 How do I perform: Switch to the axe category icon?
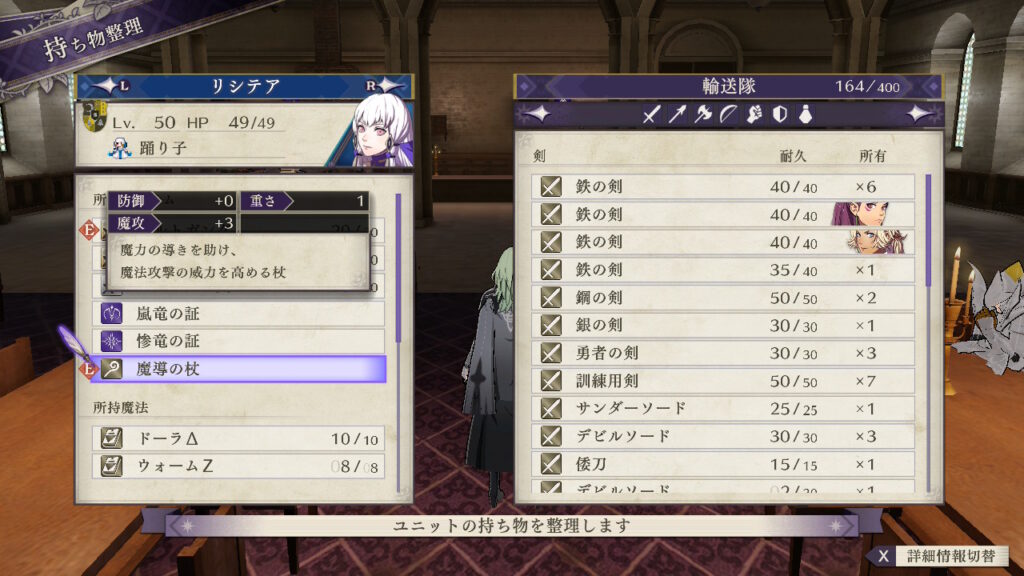(703, 115)
